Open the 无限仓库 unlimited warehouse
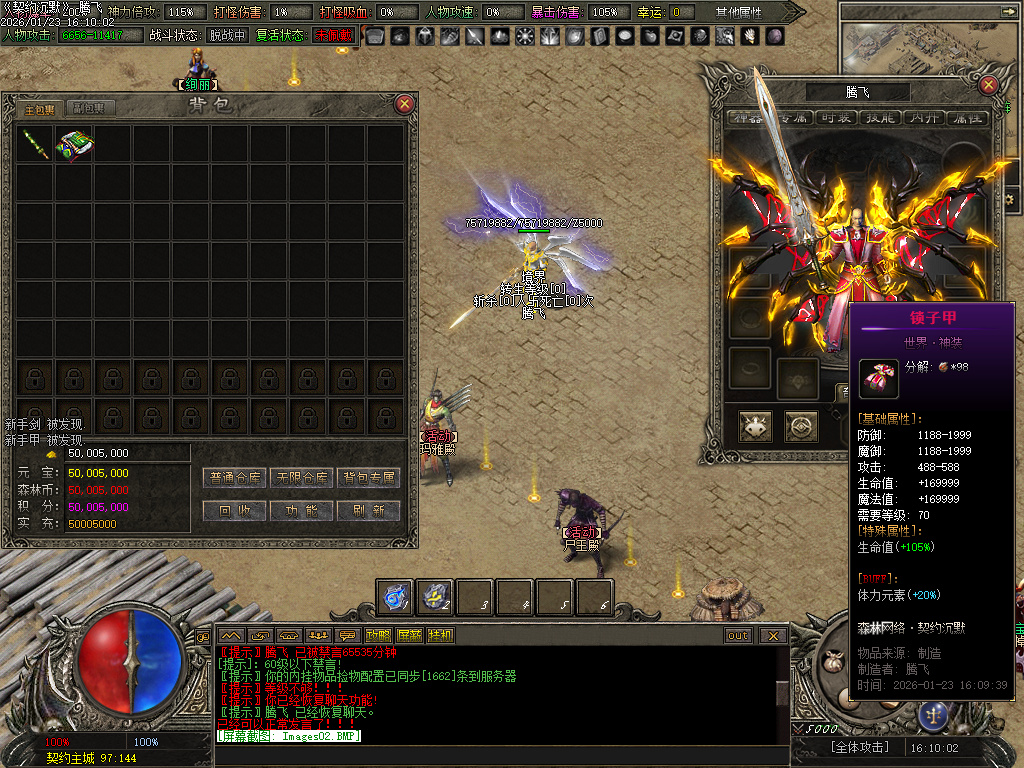This screenshot has height=768, width=1024. tap(302, 478)
